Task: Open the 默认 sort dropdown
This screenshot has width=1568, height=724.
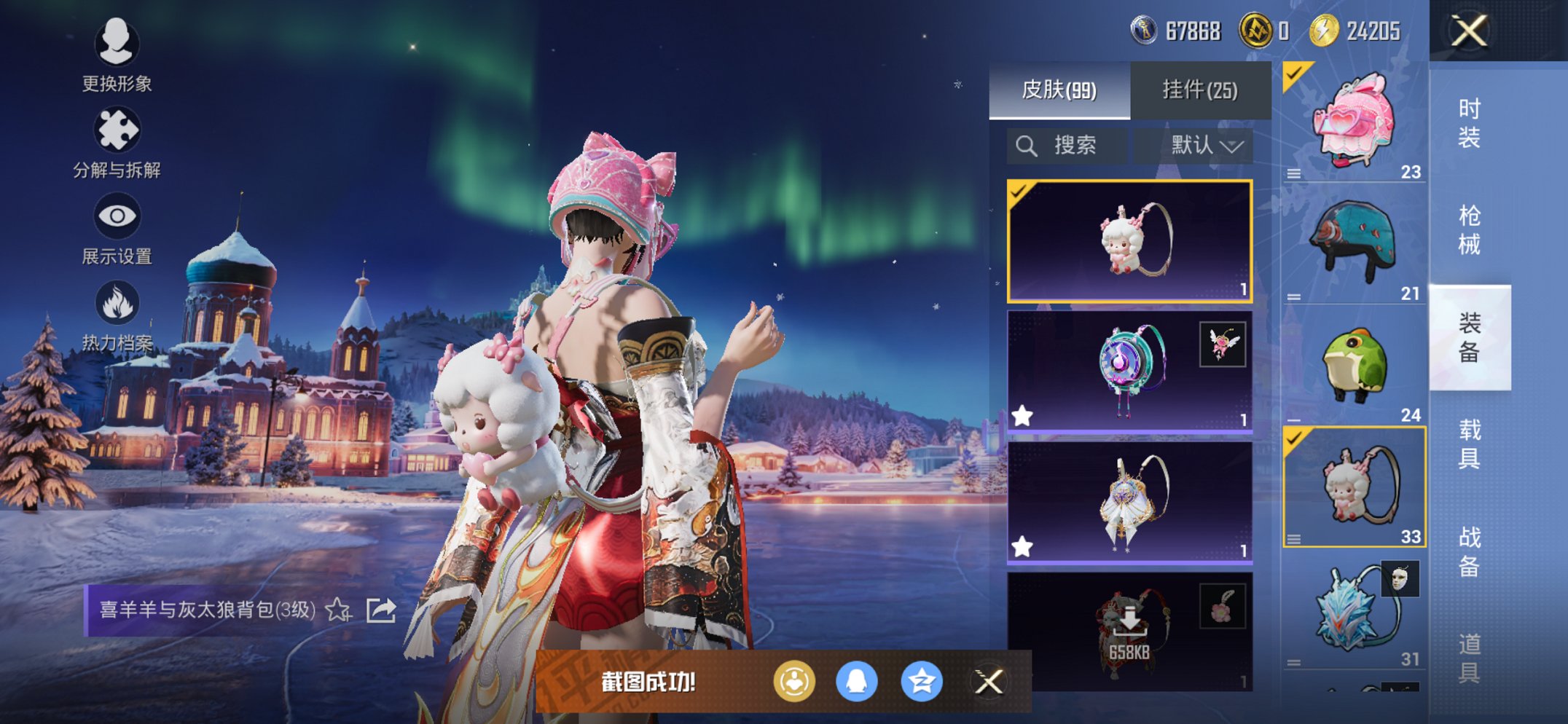Action: [1204, 146]
